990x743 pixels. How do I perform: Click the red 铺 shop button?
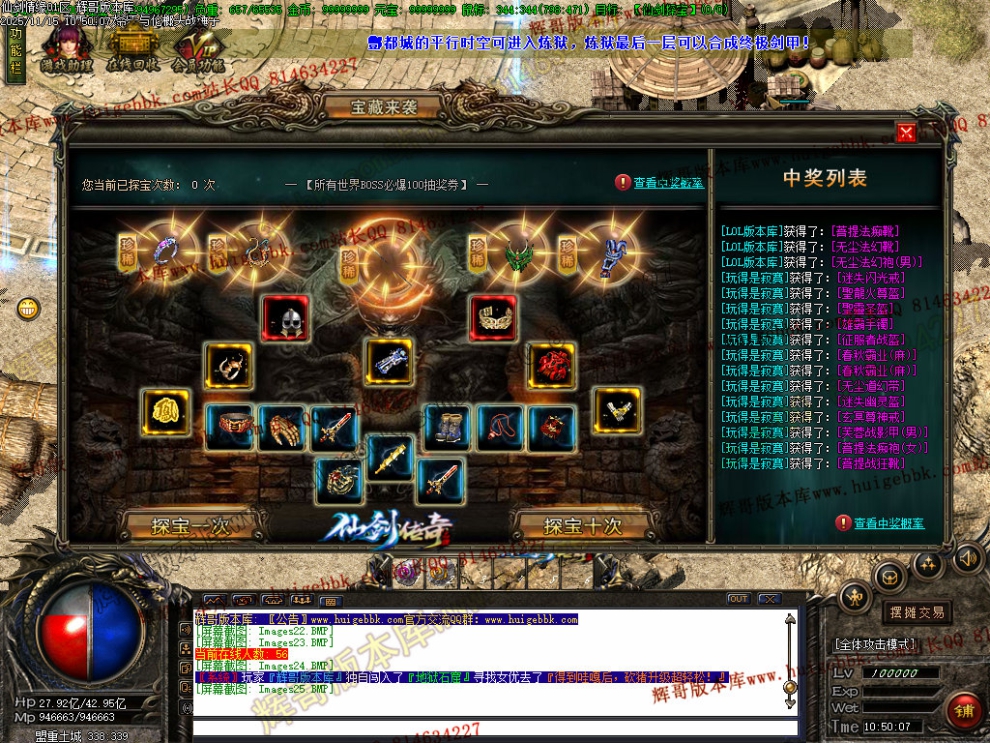(965, 712)
